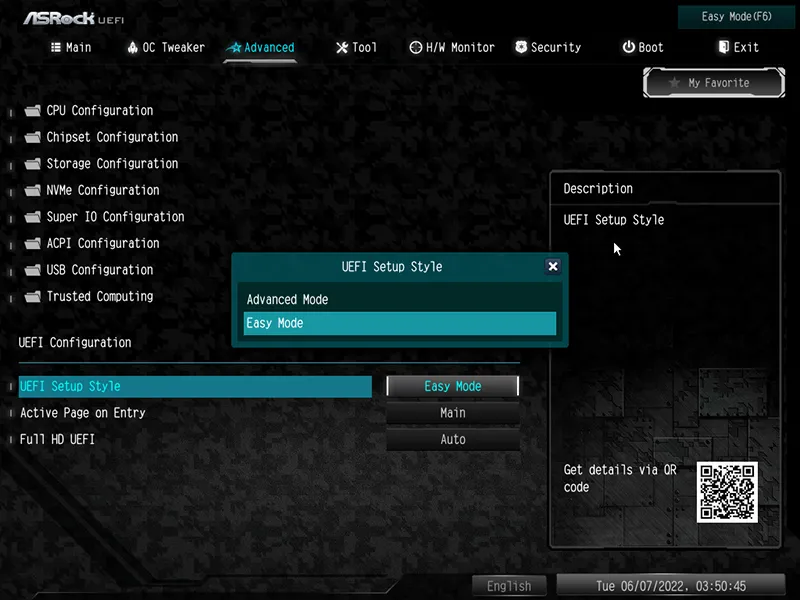Screen dimensions: 800x600
Task: Open Trusted Computing settings
Action: pos(99,296)
